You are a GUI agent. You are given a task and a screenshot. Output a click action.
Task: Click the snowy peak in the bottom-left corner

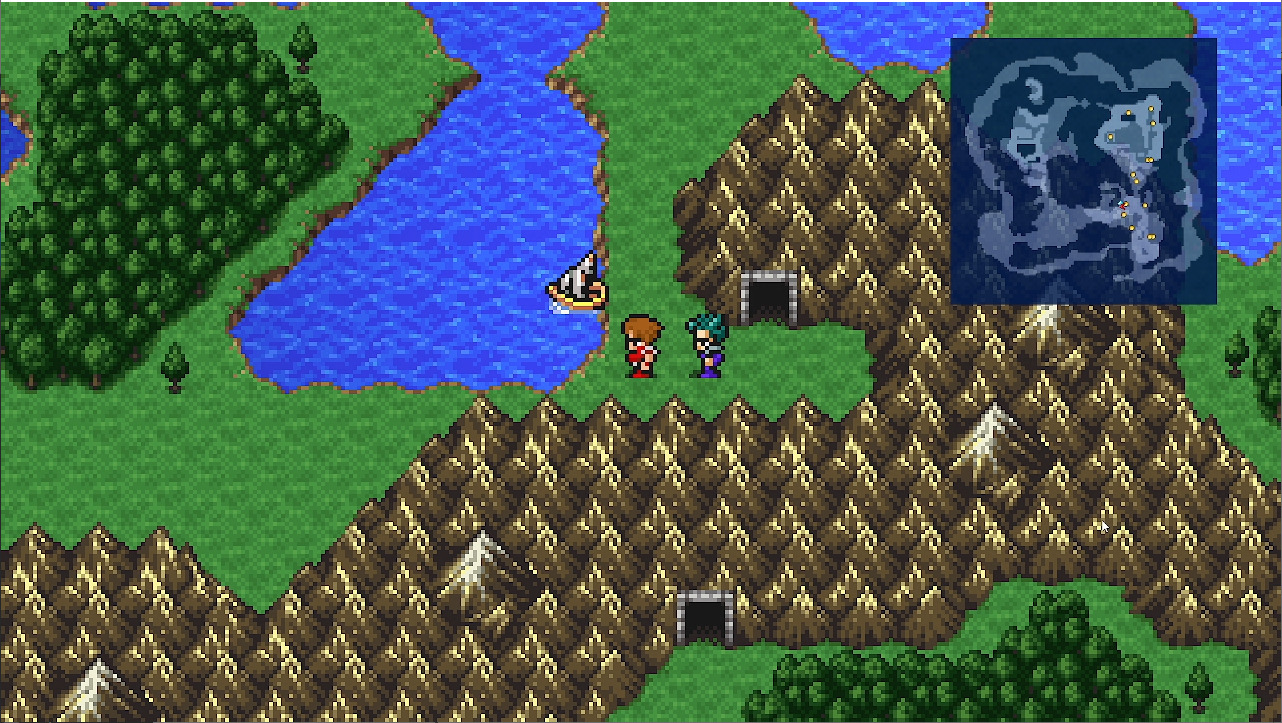point(95,690)
